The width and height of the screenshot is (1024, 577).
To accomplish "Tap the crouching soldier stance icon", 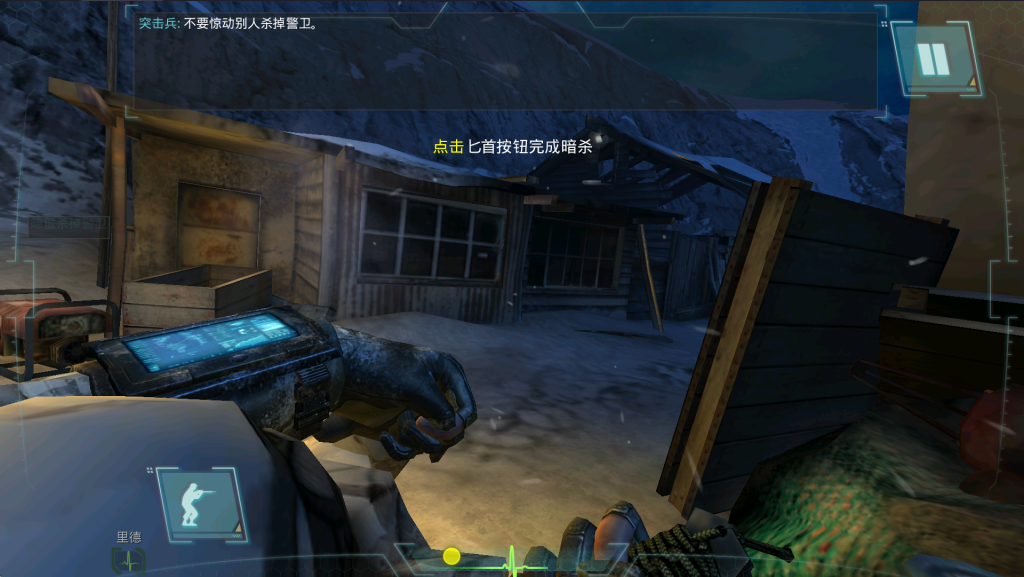I will click(x=198, y=504).
